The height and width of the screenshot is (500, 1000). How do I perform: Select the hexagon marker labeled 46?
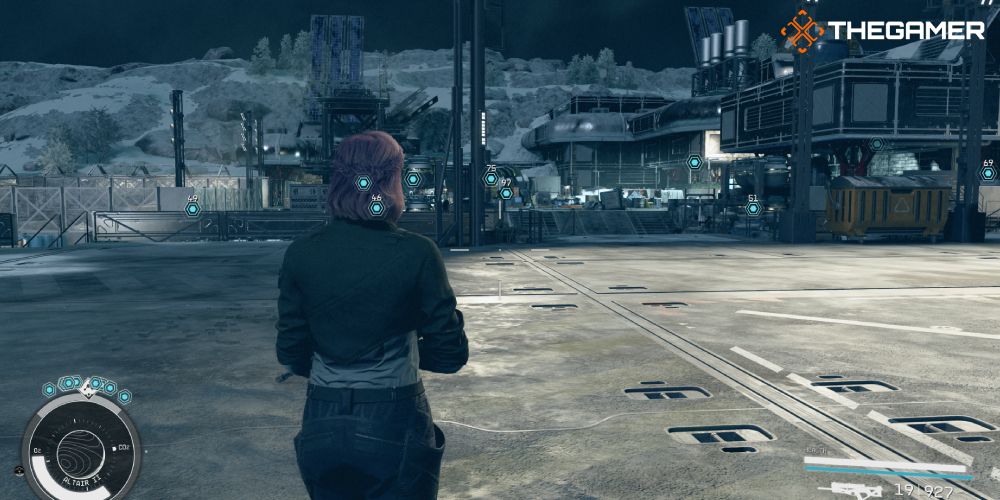click(x=376, y=209)
